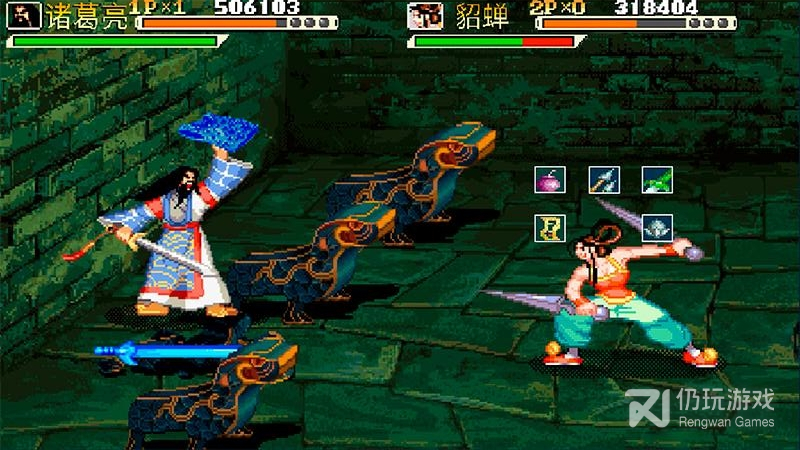Viewport: 800px width, 450px height.
Task: Click Zhuge Liang's player one portrait
Action: point(24,16)
